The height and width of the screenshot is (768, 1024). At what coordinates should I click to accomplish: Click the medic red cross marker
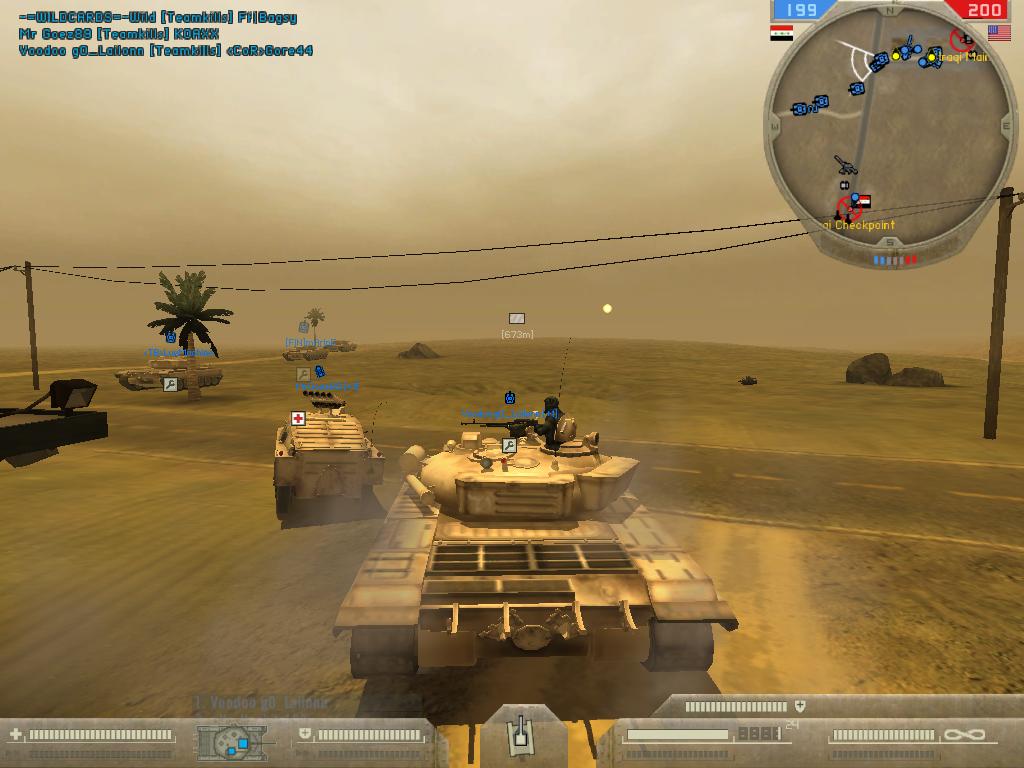(298, 418)
